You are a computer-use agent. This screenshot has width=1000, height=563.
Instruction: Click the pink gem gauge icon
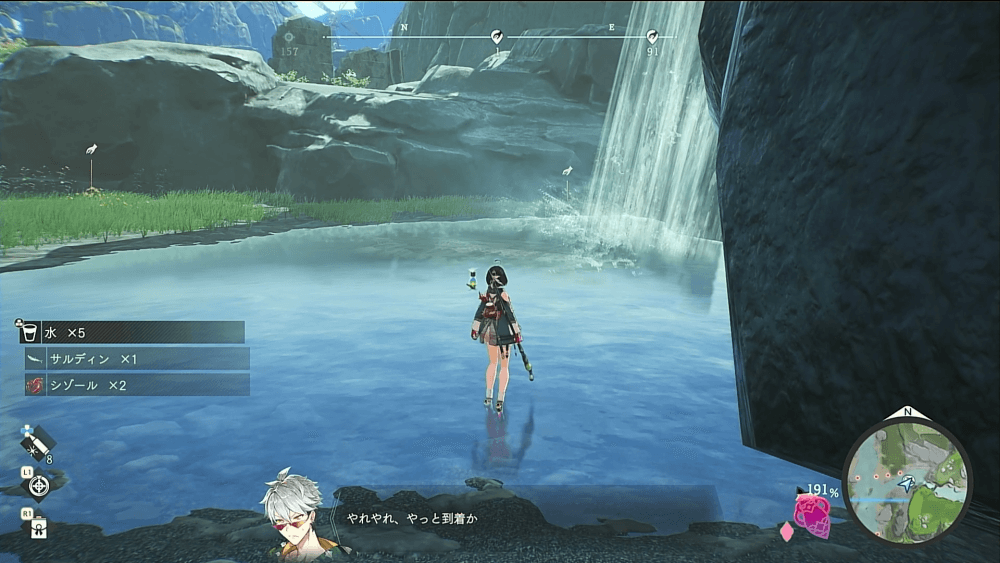coord(811,514)
